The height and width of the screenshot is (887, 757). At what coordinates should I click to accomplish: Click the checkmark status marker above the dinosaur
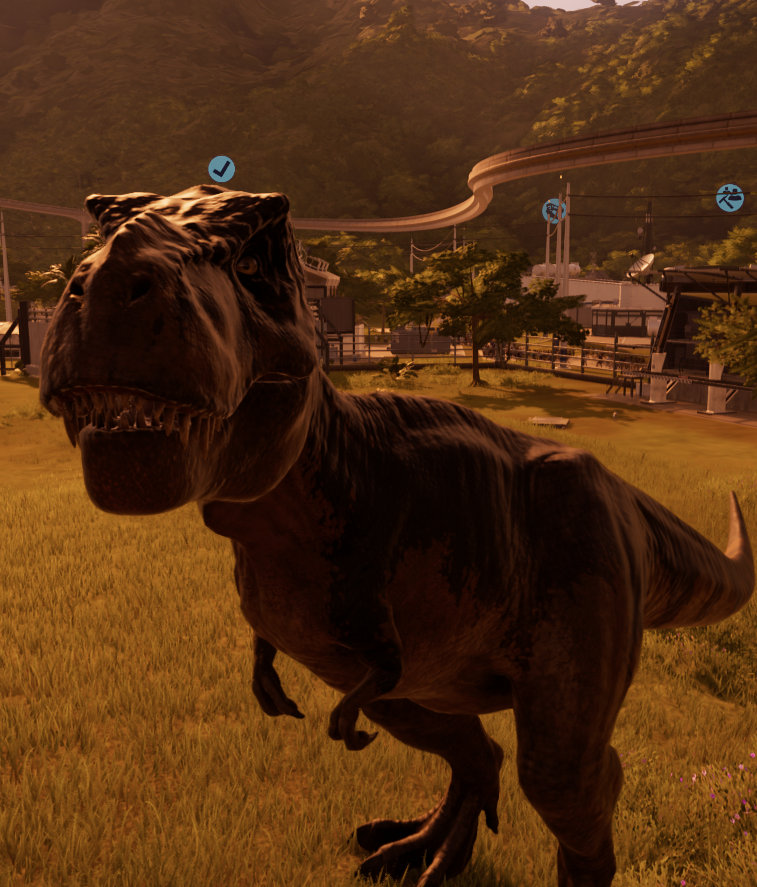[x=221, y=169]
